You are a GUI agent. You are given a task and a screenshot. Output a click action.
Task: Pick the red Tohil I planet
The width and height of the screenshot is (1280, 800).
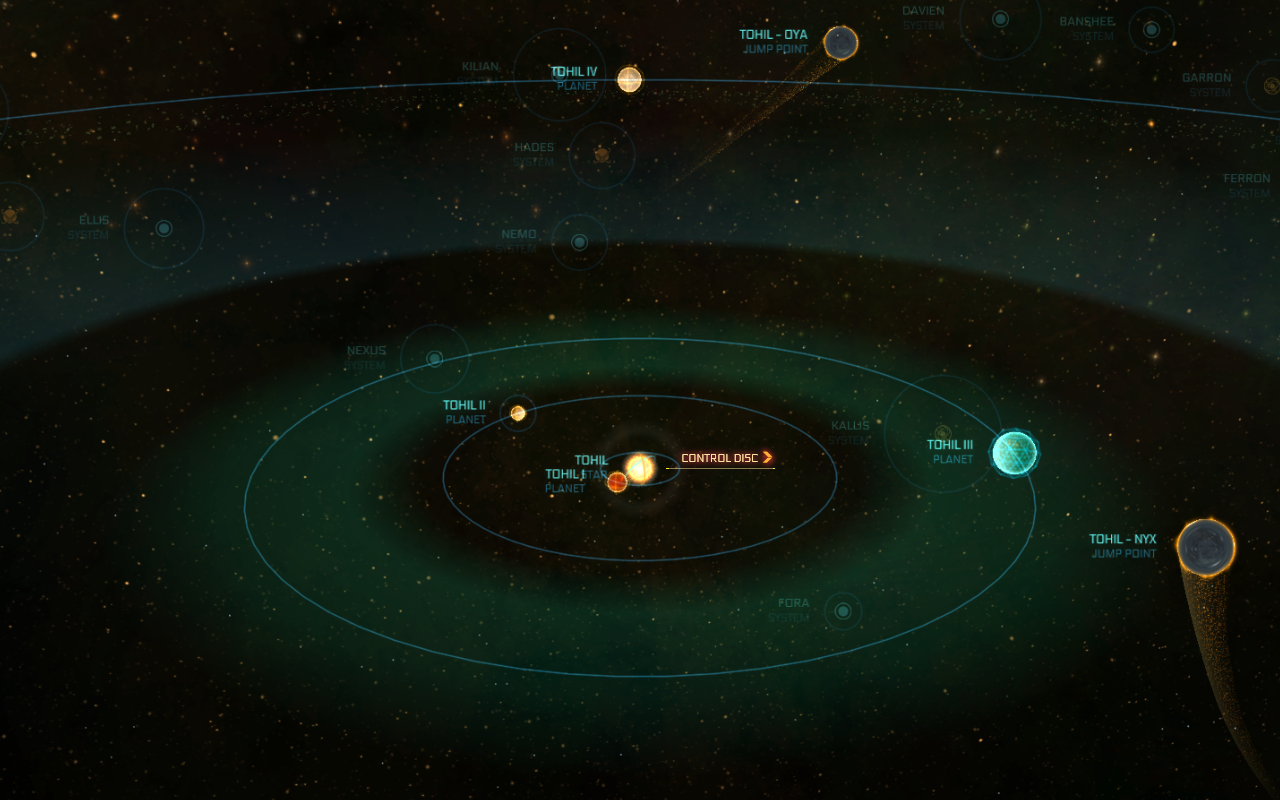617,482
